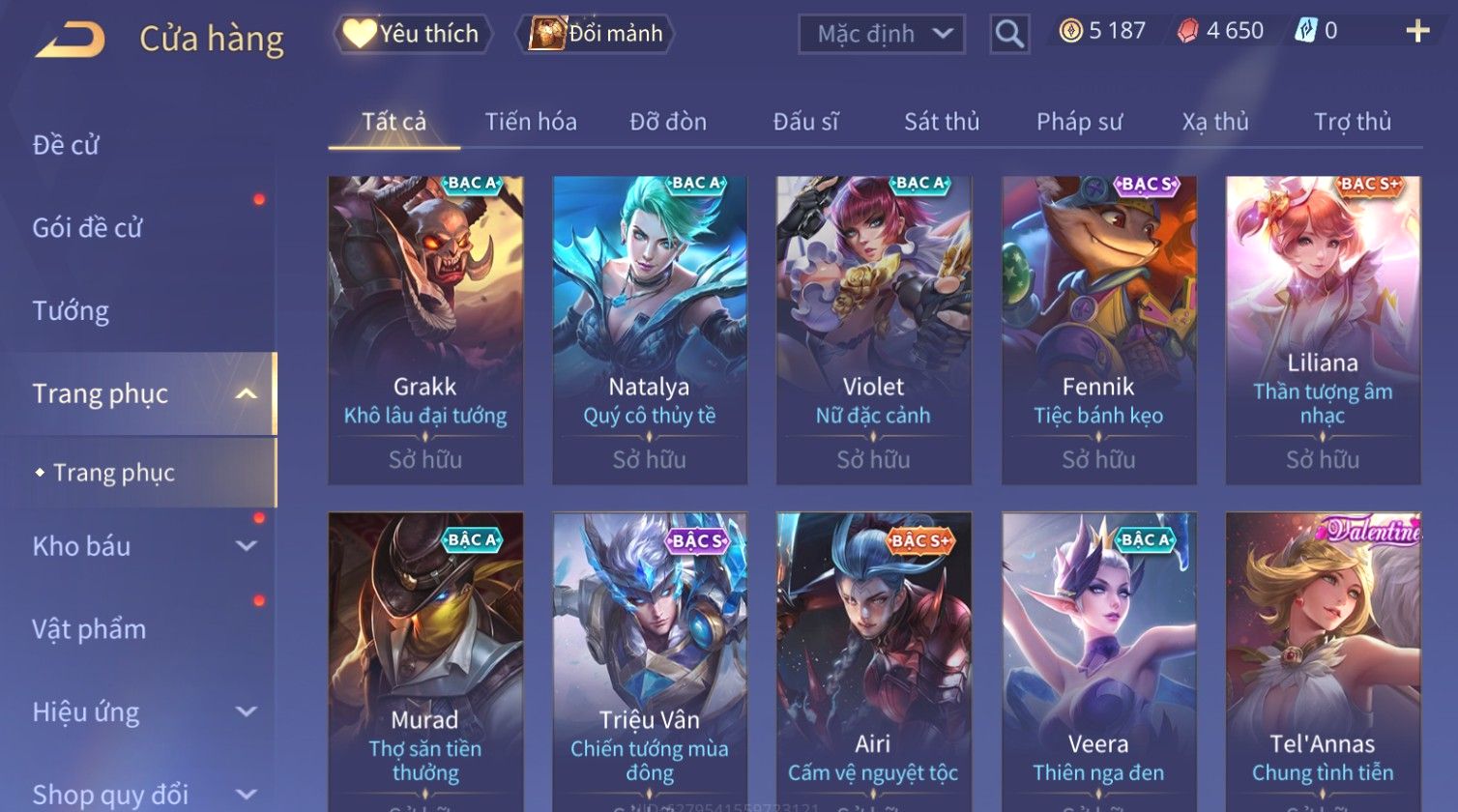Image resolution: width=1458 pixels, height=812 pixels.
Task: Open the Tướng heroes section
Action: [x=71, y=311]
